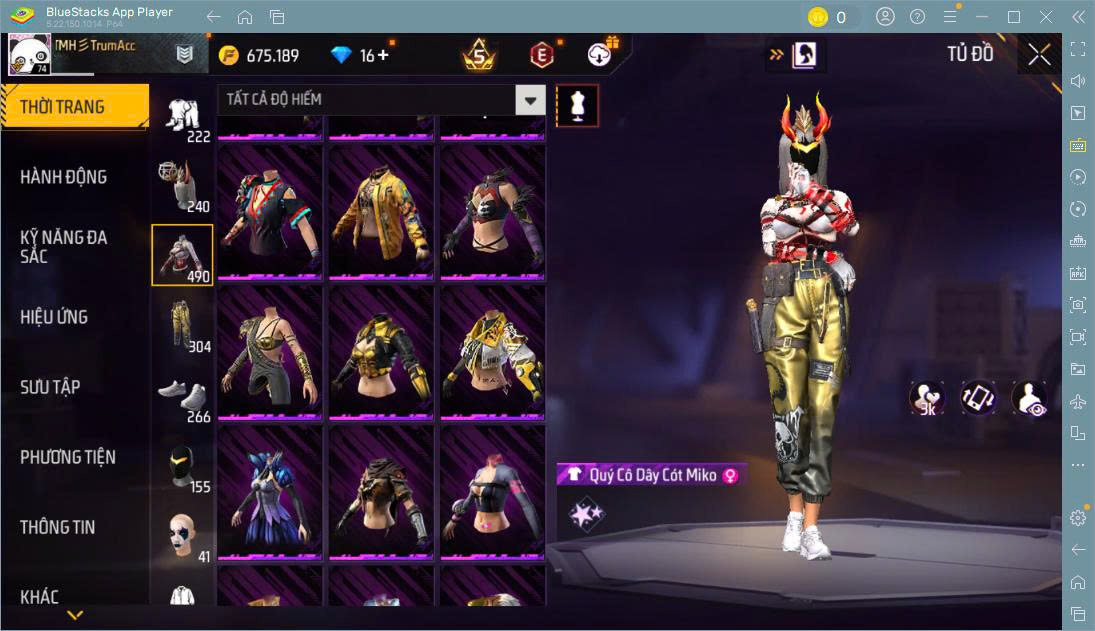Show the THÔNG TIN section
1095x631 pixels.
point(58,527)
